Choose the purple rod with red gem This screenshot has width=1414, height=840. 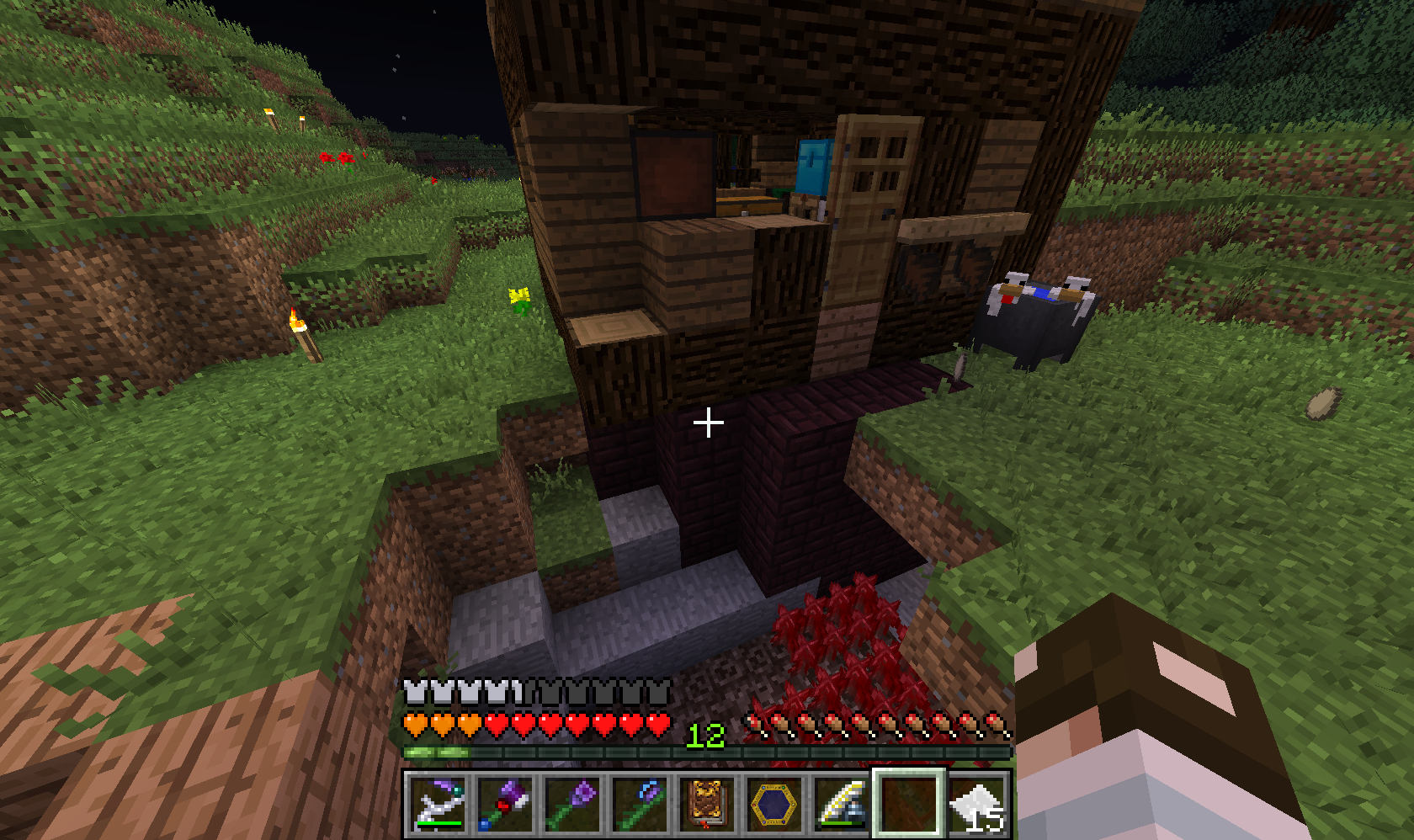[506, 805]
